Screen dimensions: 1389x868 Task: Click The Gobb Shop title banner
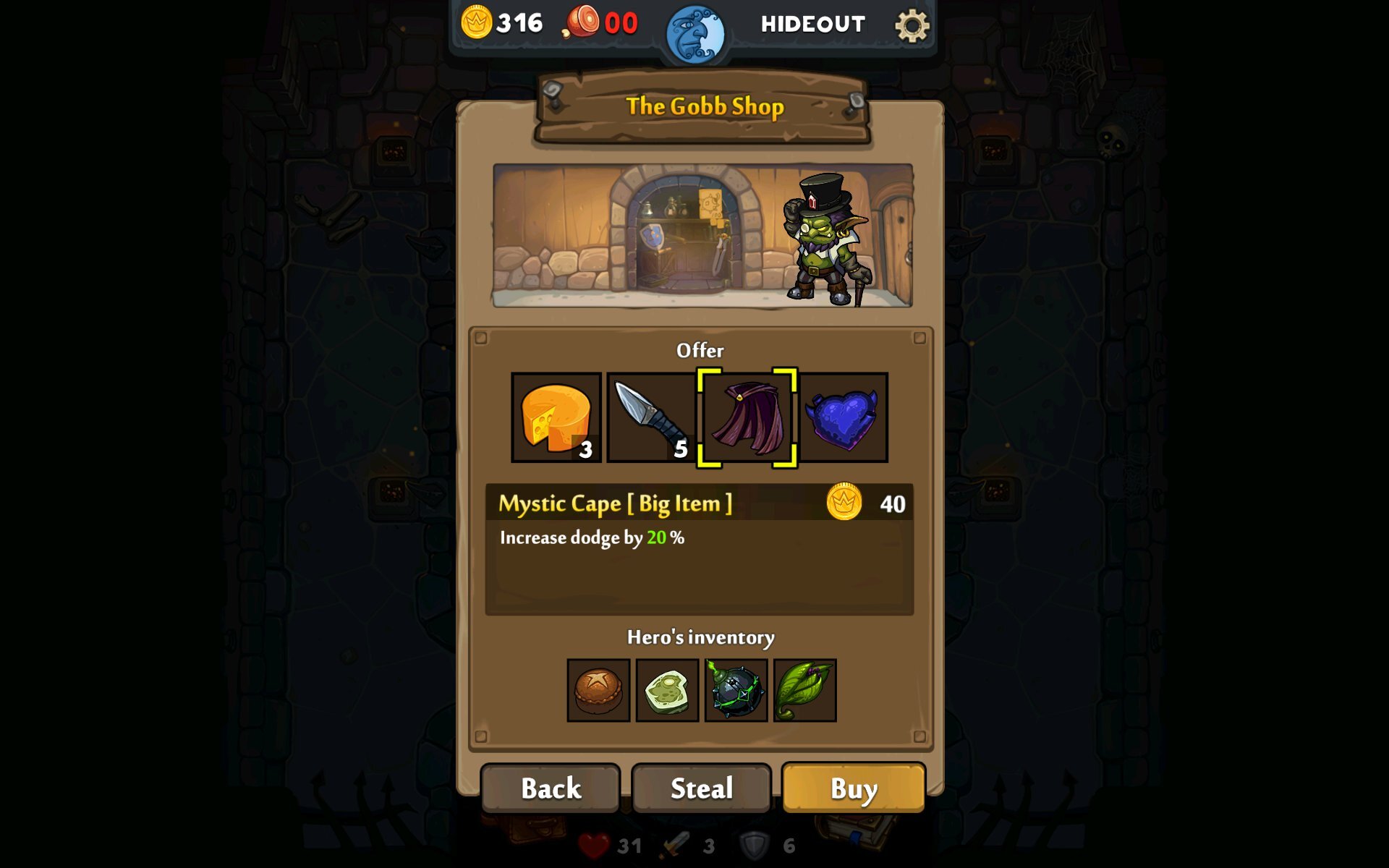click(x=704, y=106)
